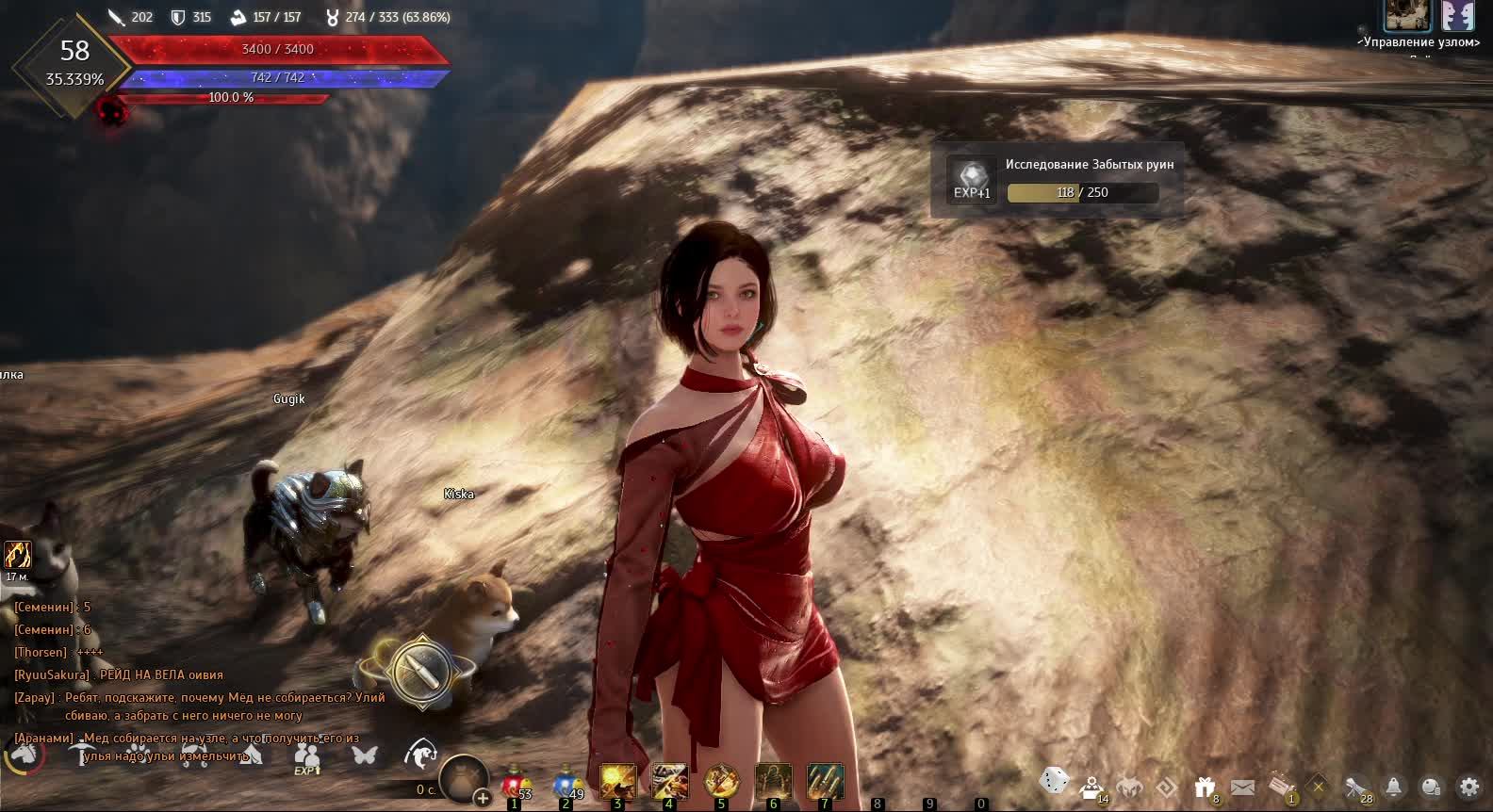Viewport: 1493px width, 812px height.
Task: Click the two-faces conversation thumbnail
Action: pyautogui.click(x=1457, y=15)
